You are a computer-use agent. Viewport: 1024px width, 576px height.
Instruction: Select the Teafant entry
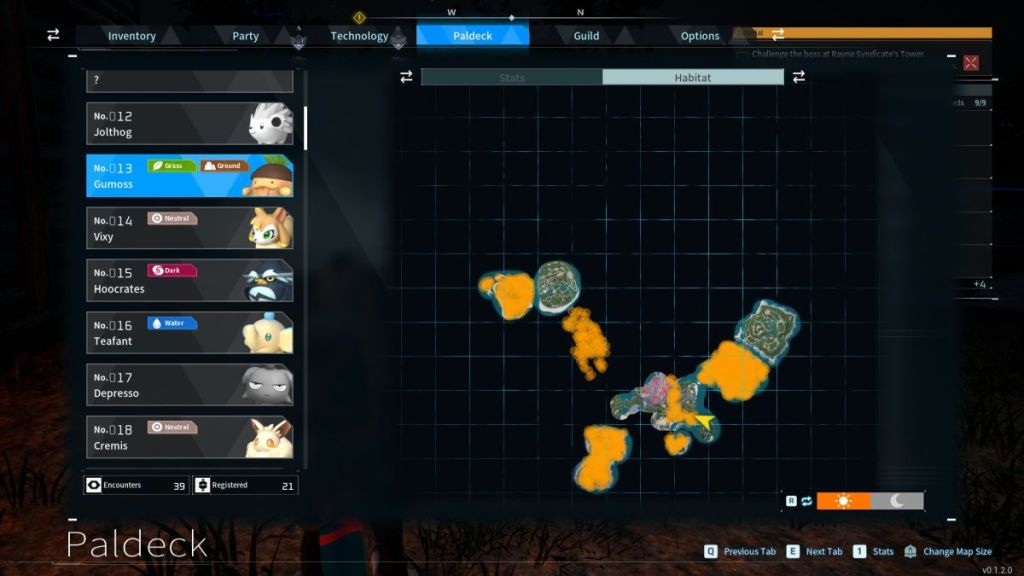click(189, 333)
